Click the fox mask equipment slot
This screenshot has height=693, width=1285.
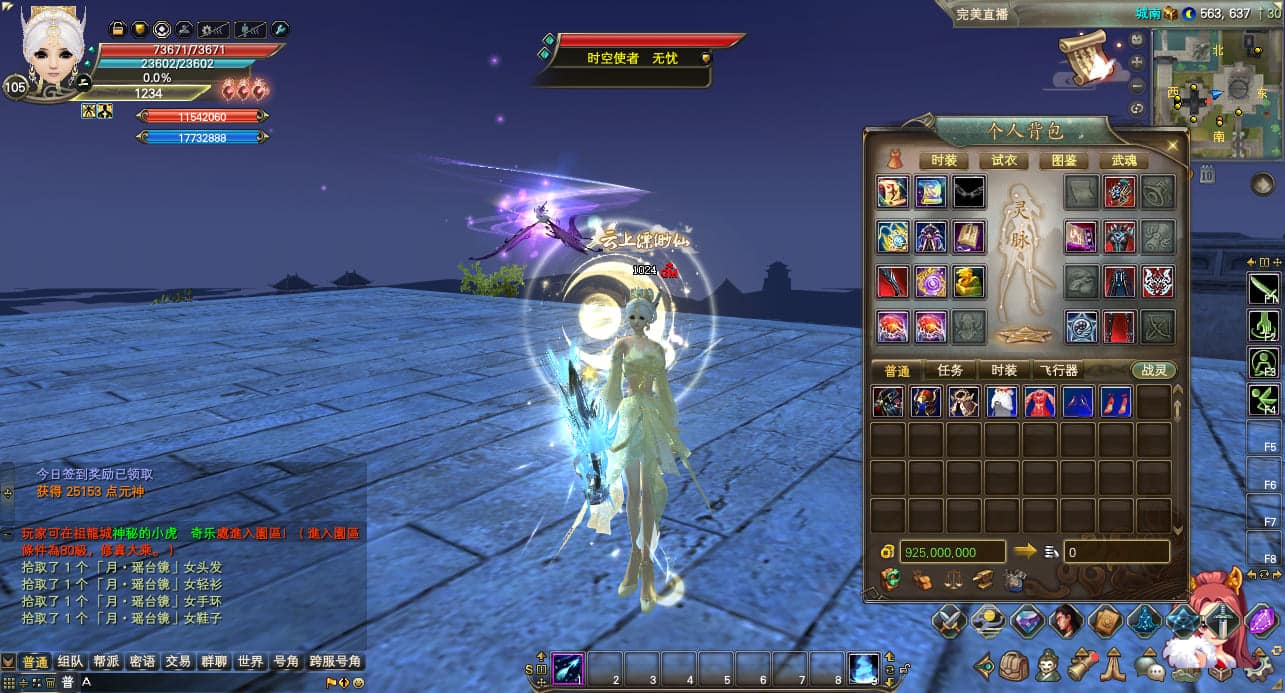1158,282
